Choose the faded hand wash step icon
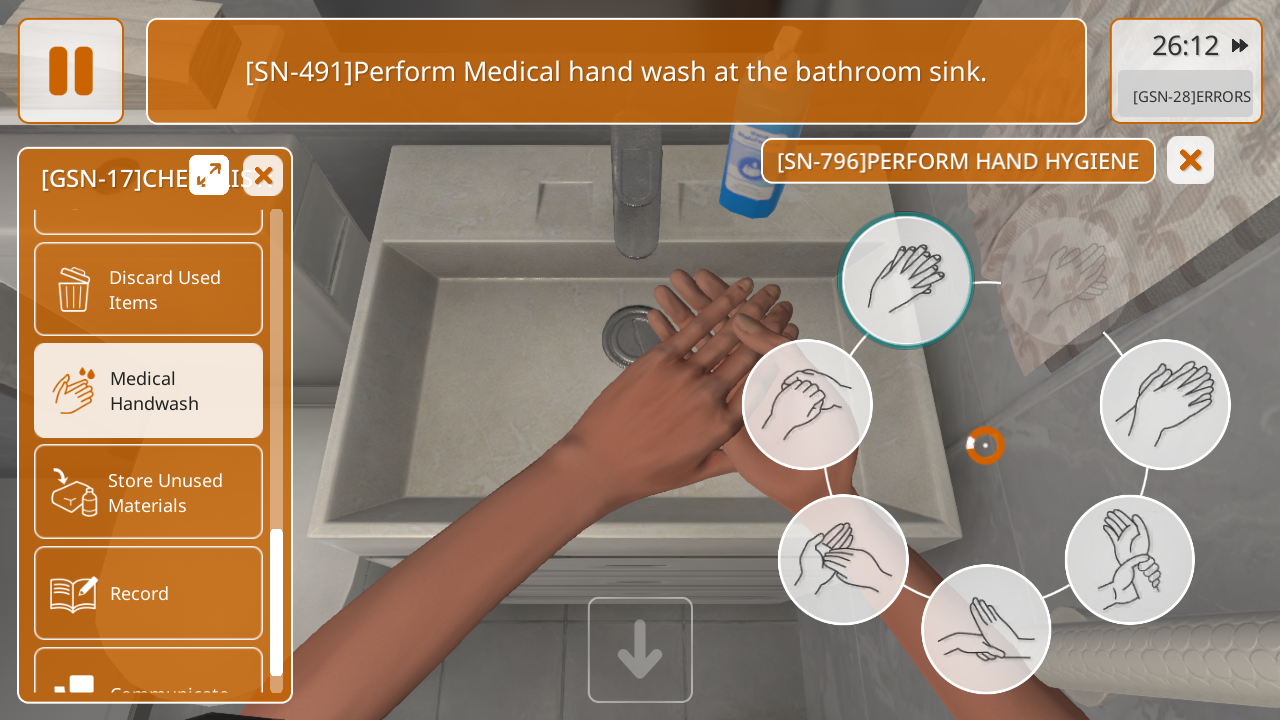Viewport: 1280px width, 720px height. 1065,281
